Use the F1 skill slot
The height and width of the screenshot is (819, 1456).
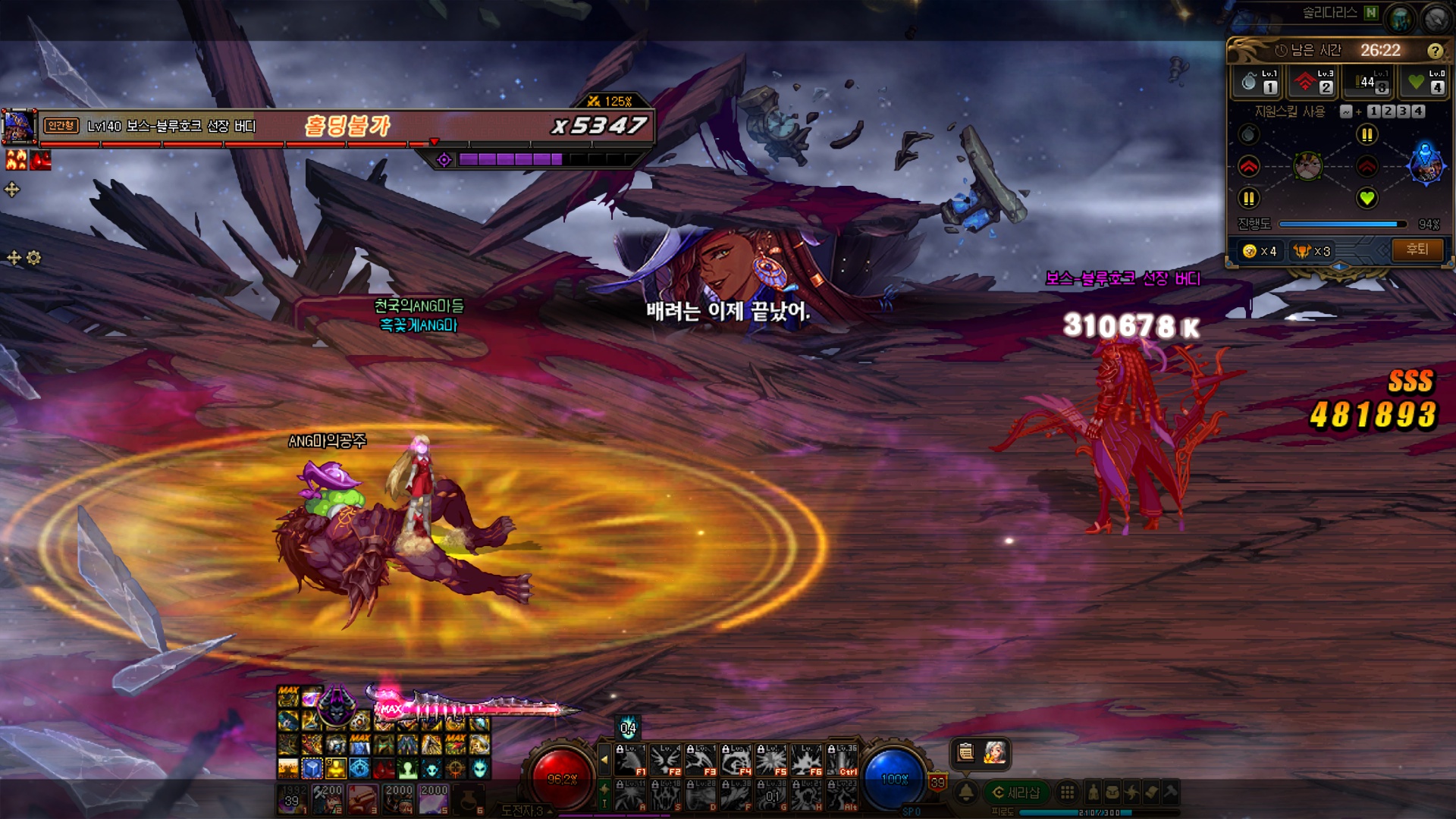coord(631,759)
